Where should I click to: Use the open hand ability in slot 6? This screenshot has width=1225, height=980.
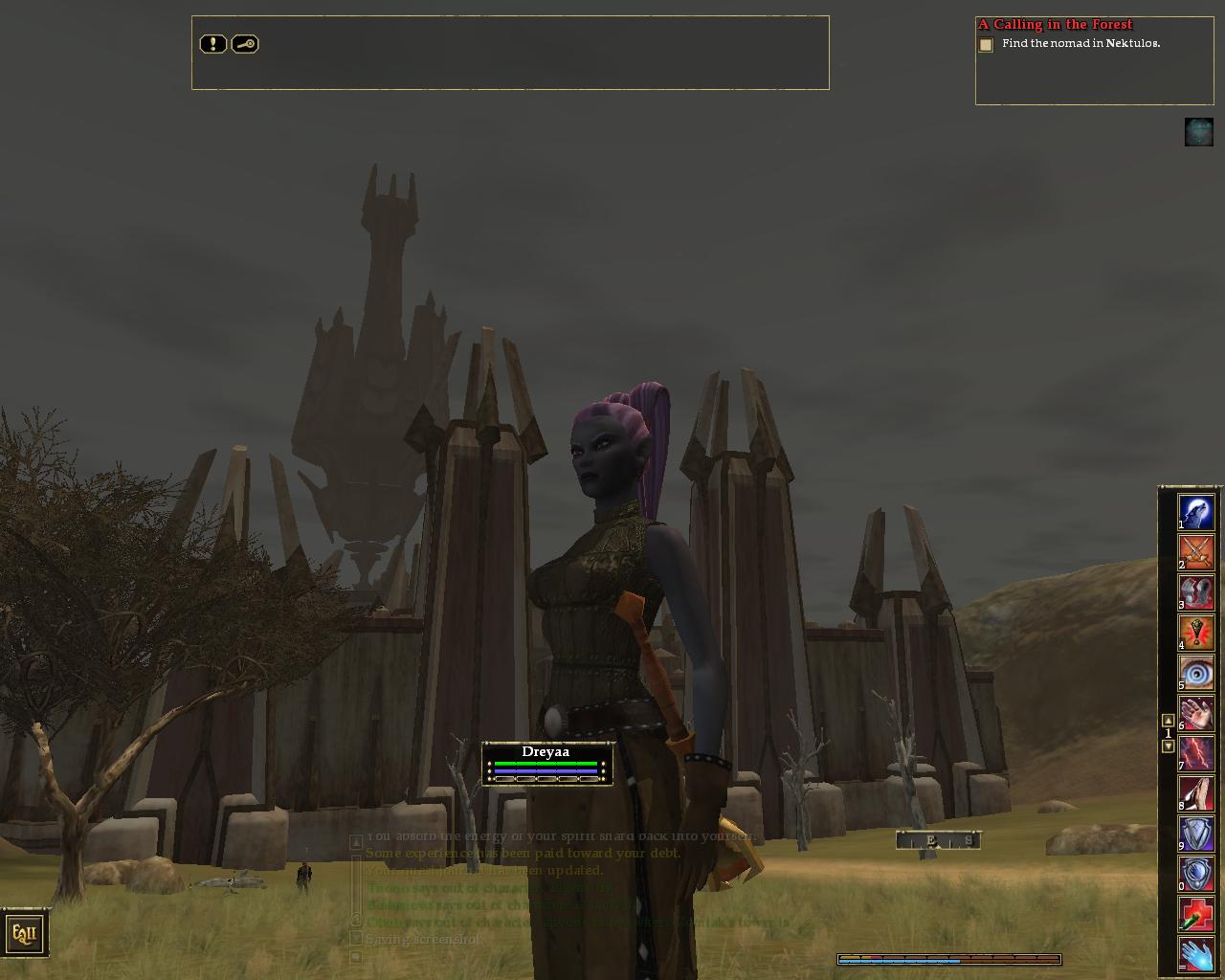(1195, 713)
